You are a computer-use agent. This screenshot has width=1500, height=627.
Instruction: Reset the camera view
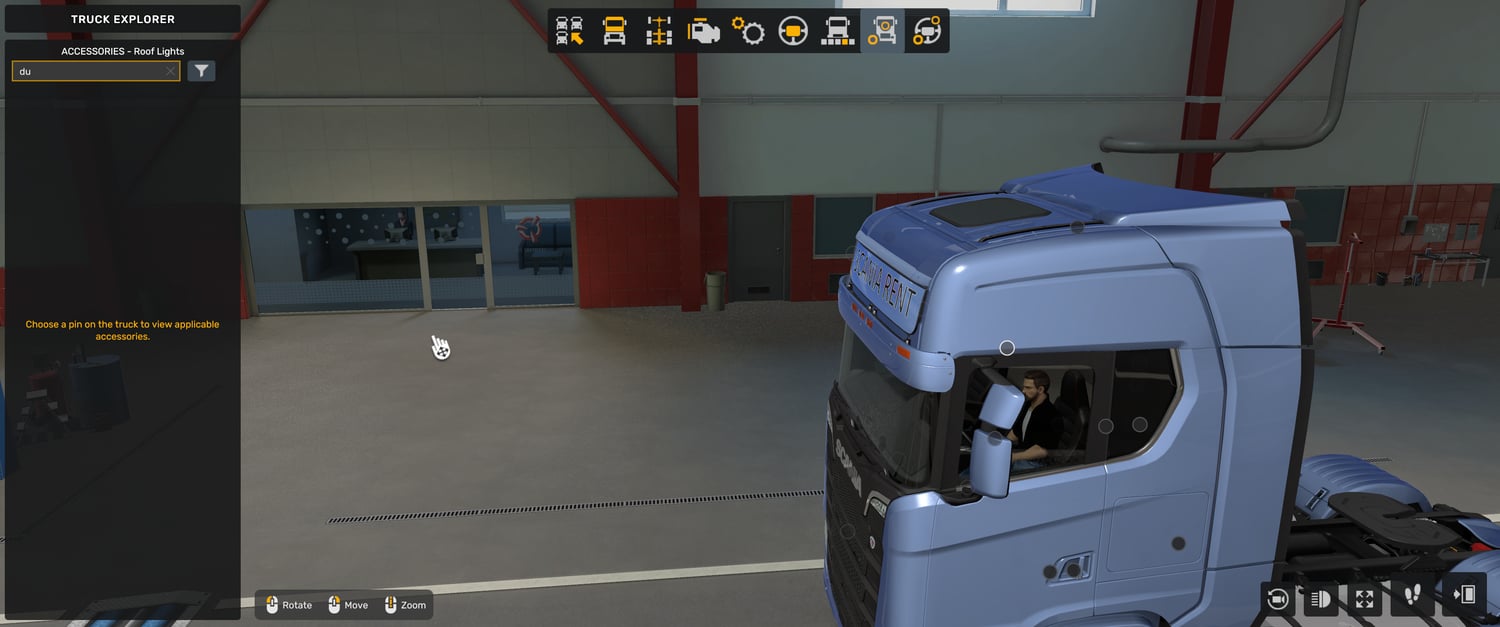tap(1277, 598)
